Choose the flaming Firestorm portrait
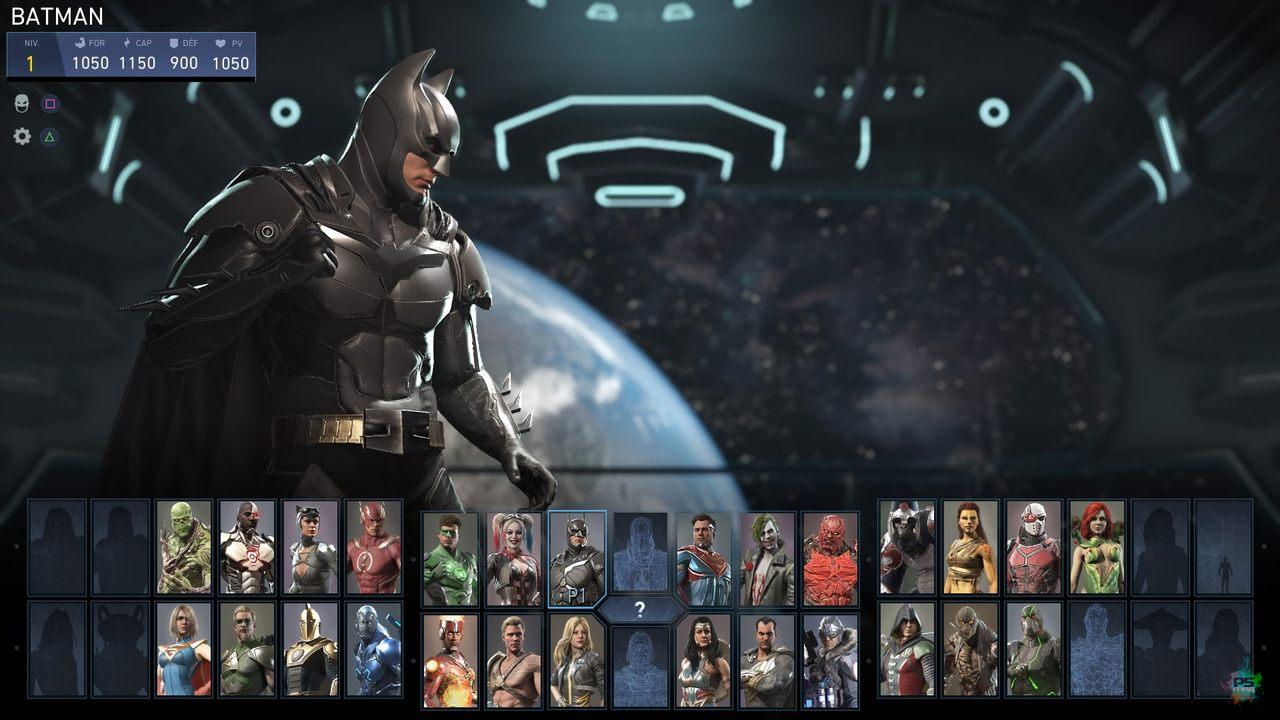 click(450, 661)
